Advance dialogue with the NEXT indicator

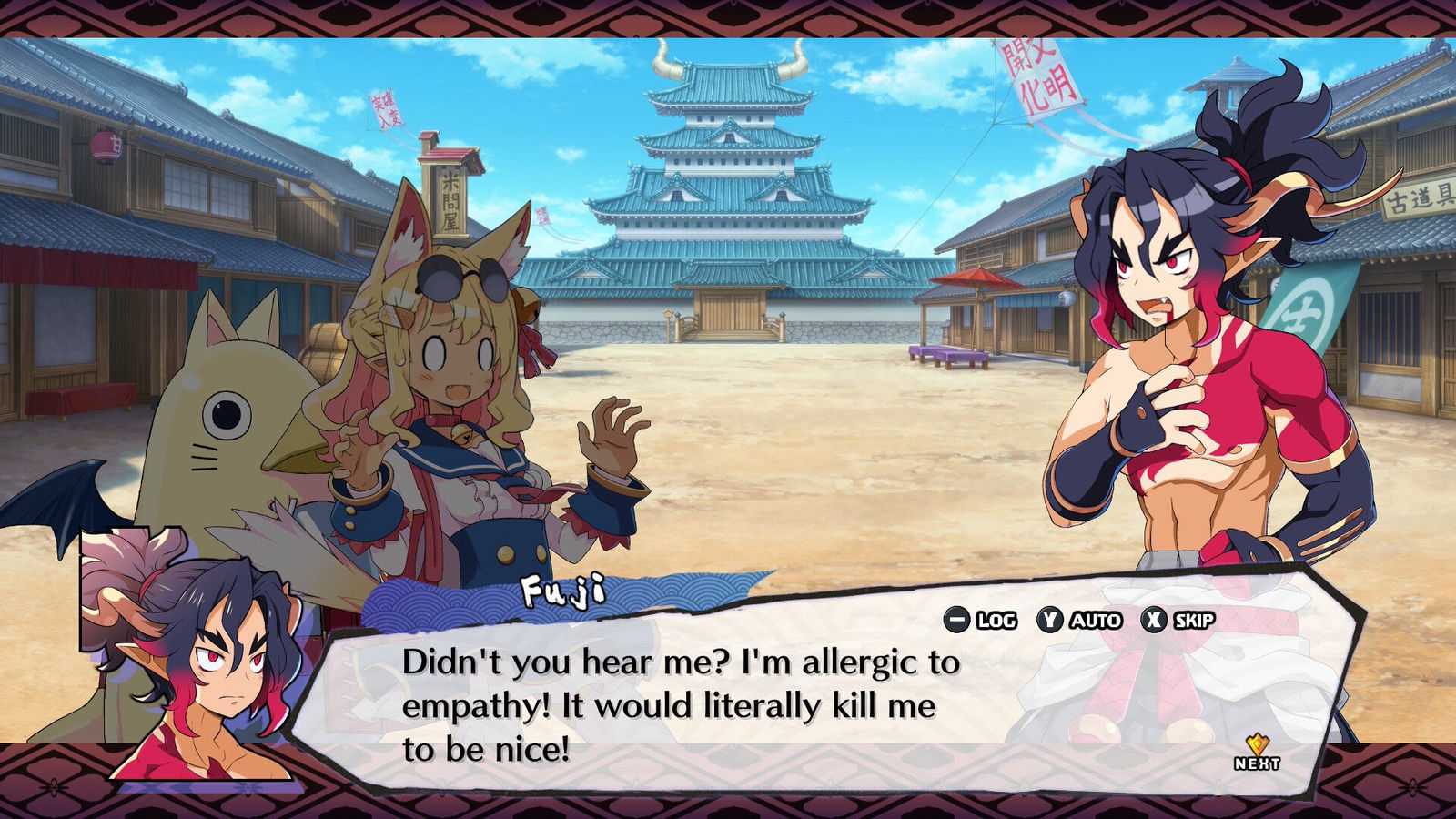pyautogui.click(x=1257, y=753)
